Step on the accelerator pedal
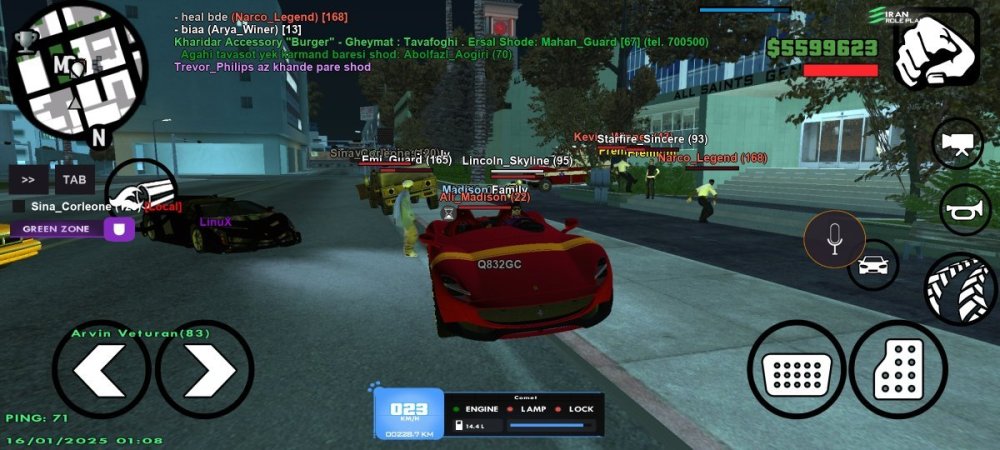The width and height of the screenshot is (1000, 450). pos(897,368)
